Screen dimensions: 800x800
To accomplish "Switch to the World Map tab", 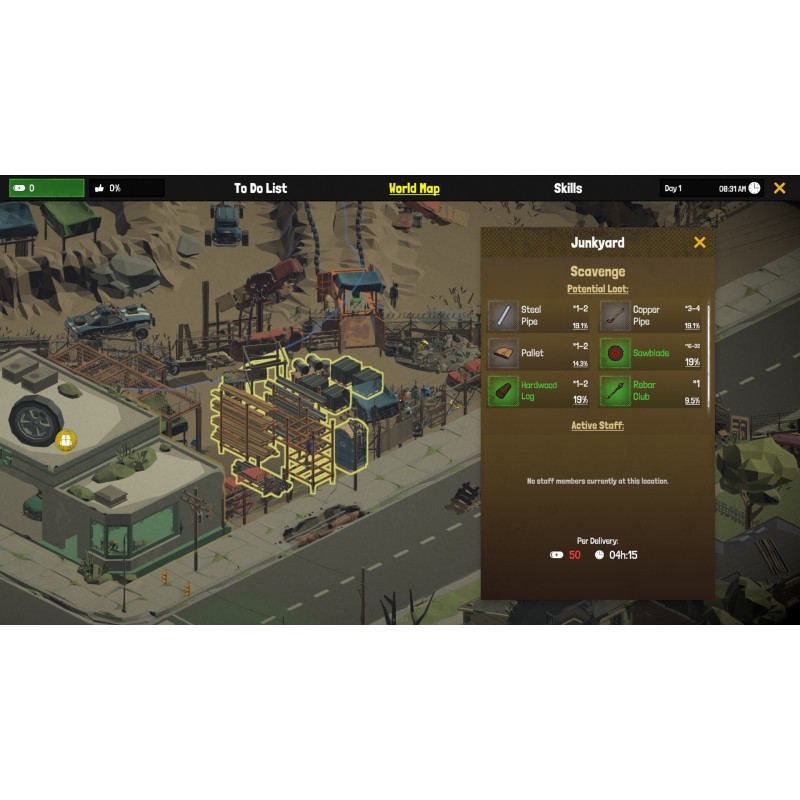I will click(414, 188).
